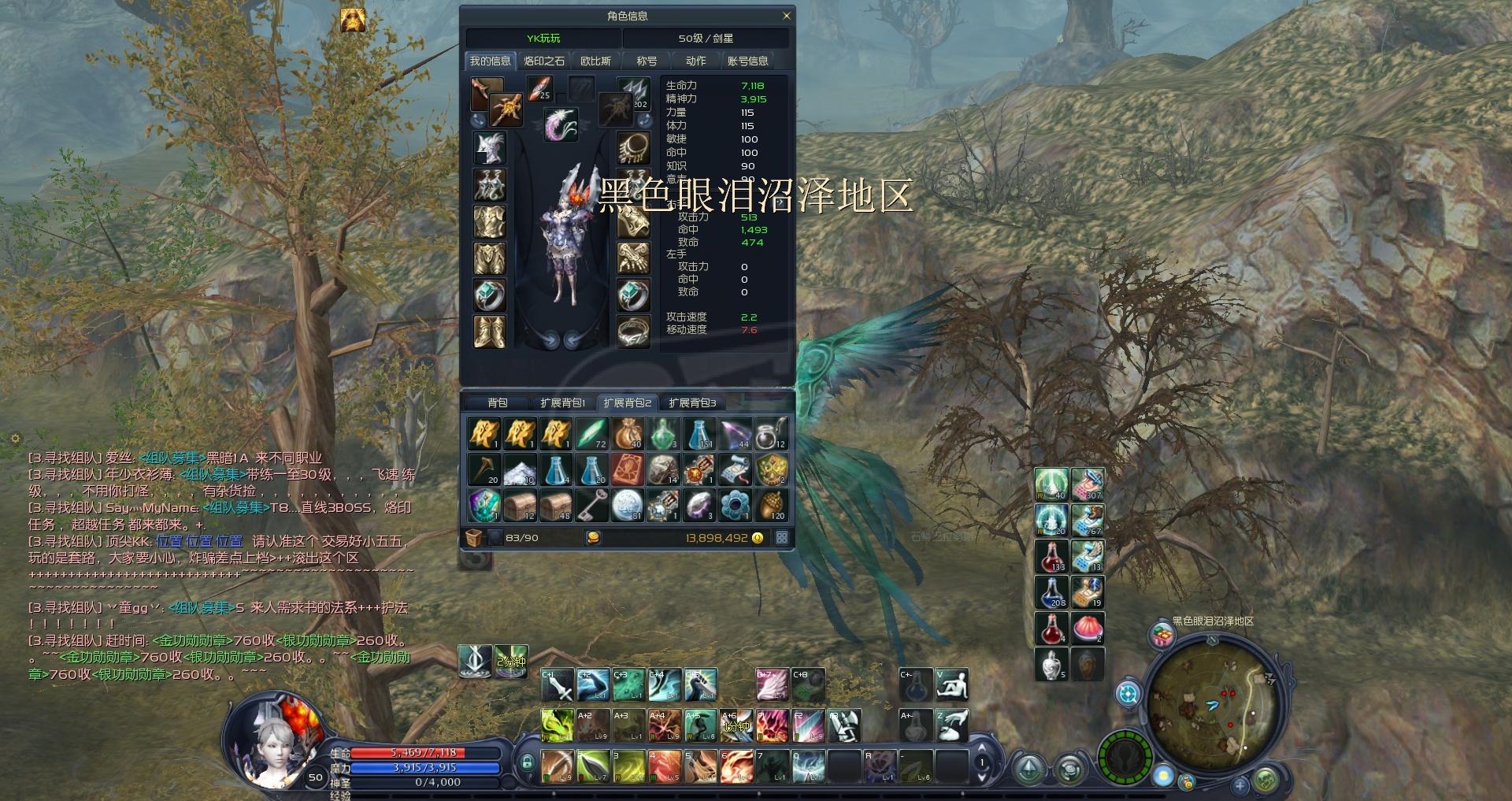Select the brown money pouch item
Image resolution: width=1512 pixels, height=801 pixels.
628,433
